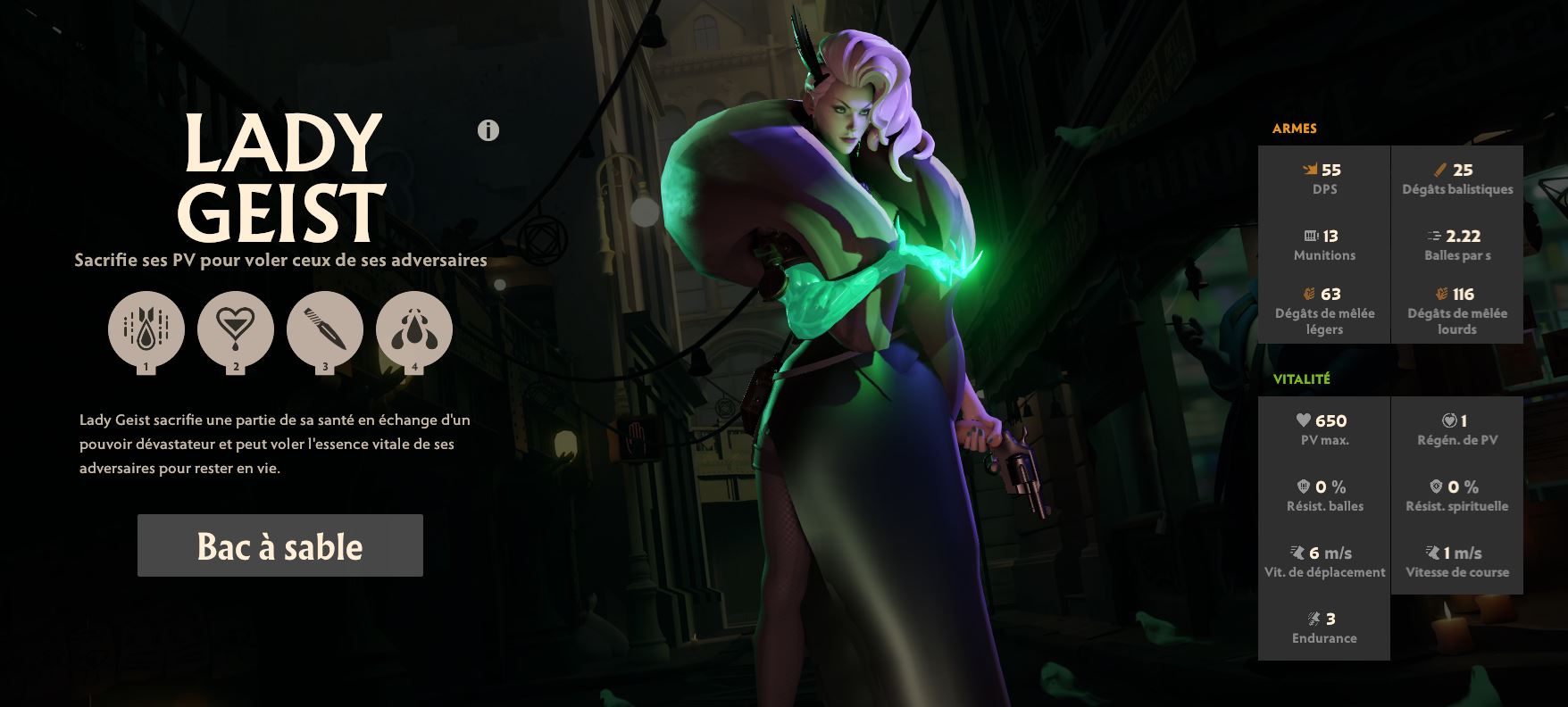This screenshot has width=1568, height=707.
Task: Open the ARMES section header
Action: [x=1296, y=128]
